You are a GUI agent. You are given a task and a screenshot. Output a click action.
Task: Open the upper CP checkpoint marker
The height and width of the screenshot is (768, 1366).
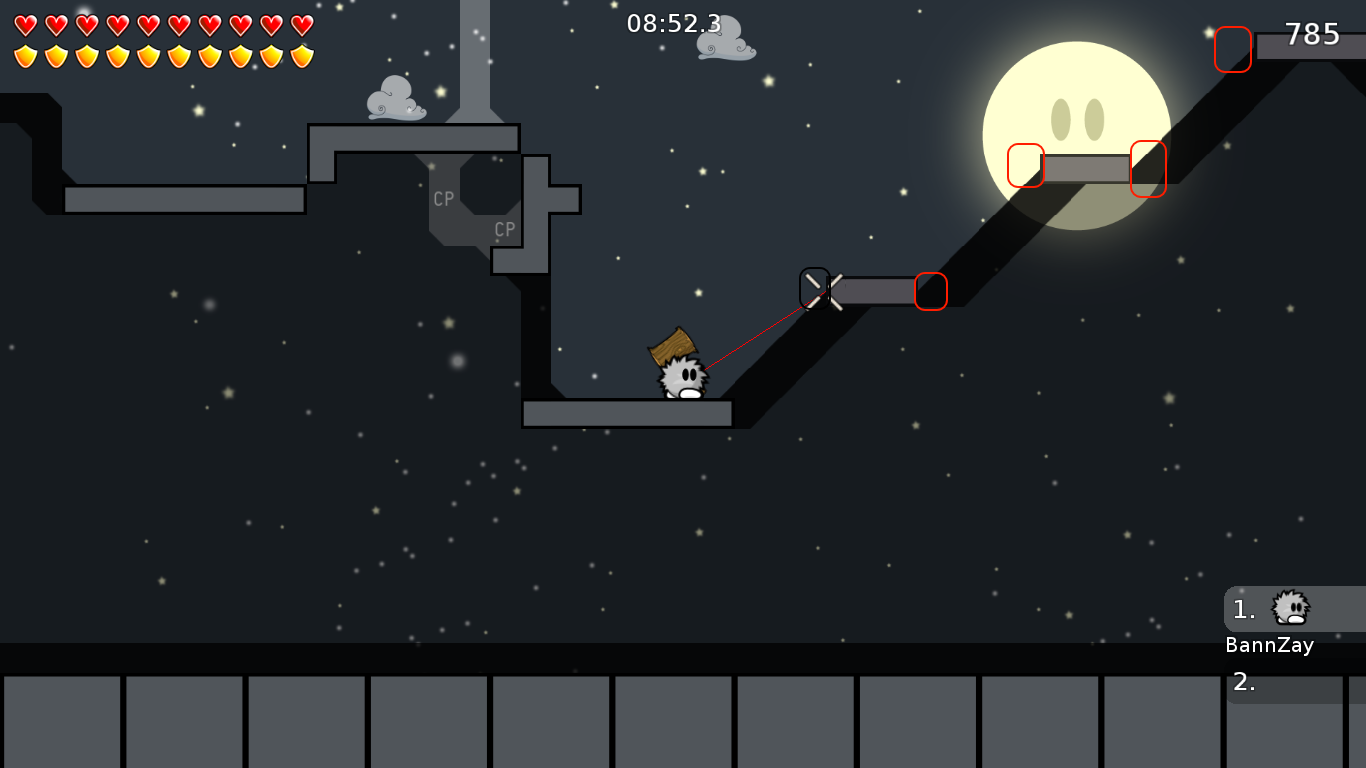[x=443, y=197]
